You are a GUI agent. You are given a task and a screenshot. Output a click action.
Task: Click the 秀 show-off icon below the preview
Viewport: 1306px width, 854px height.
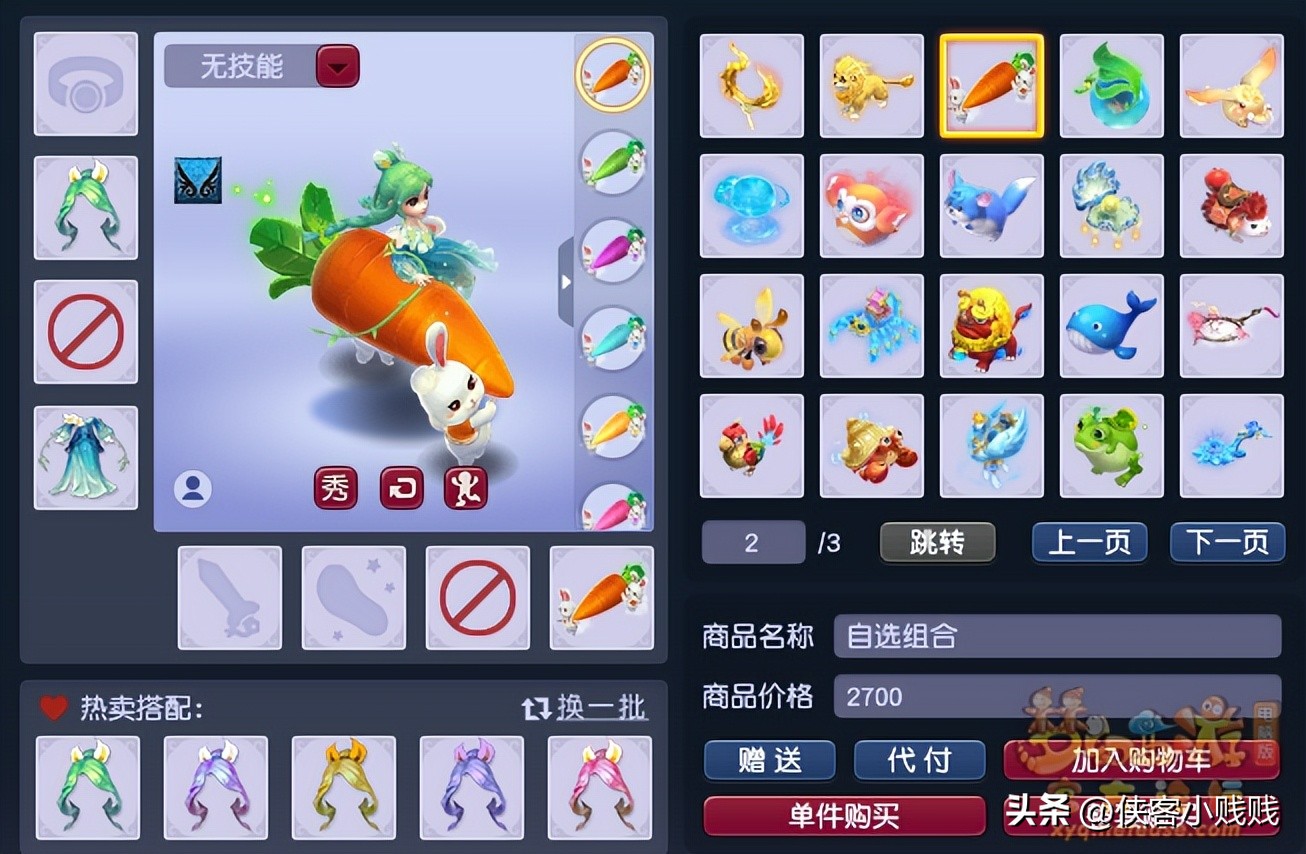coord(335,490)
